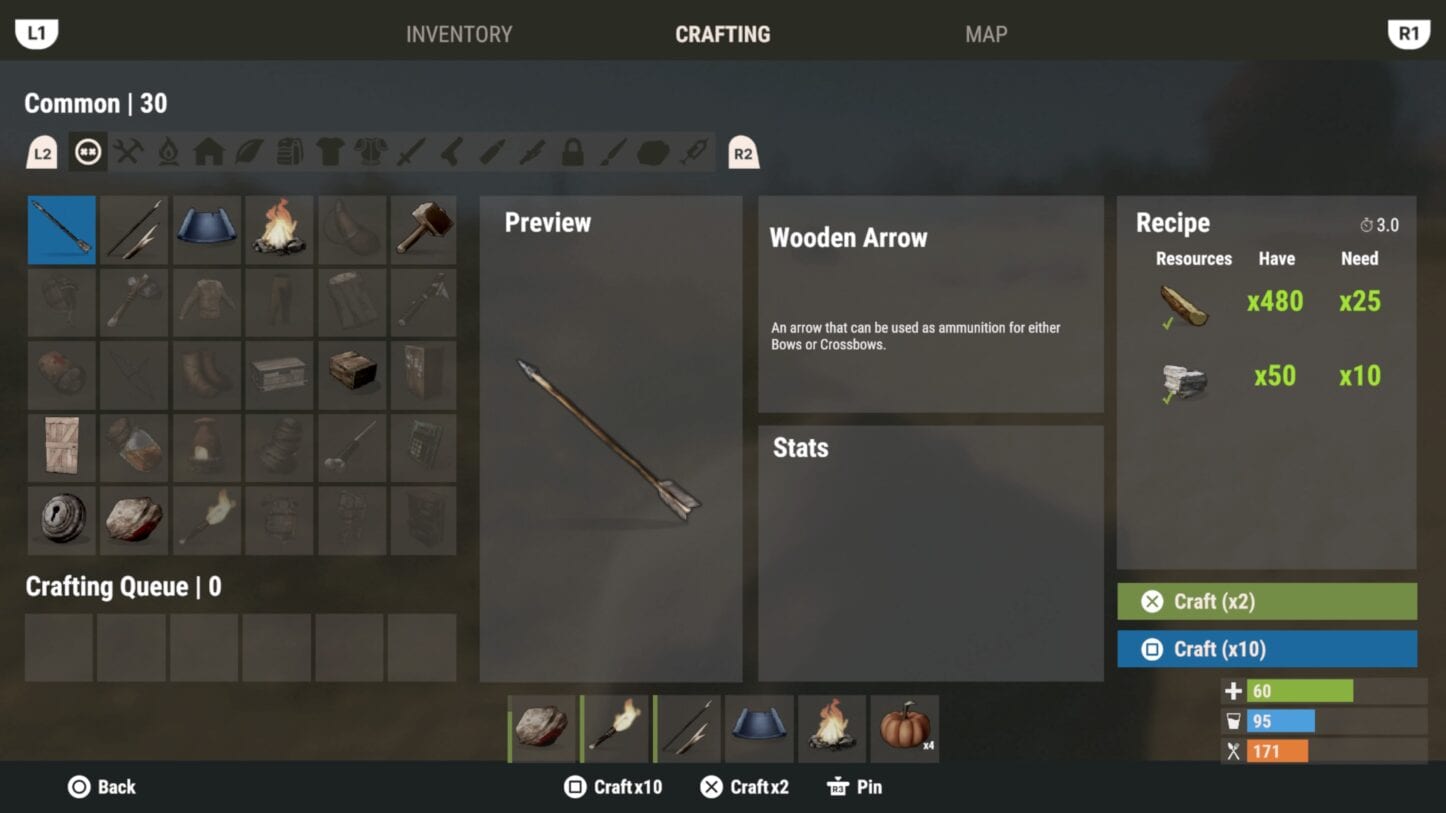Open the construction house category
This screenshot has height=813, width=1446.
(x=208, y=152)
